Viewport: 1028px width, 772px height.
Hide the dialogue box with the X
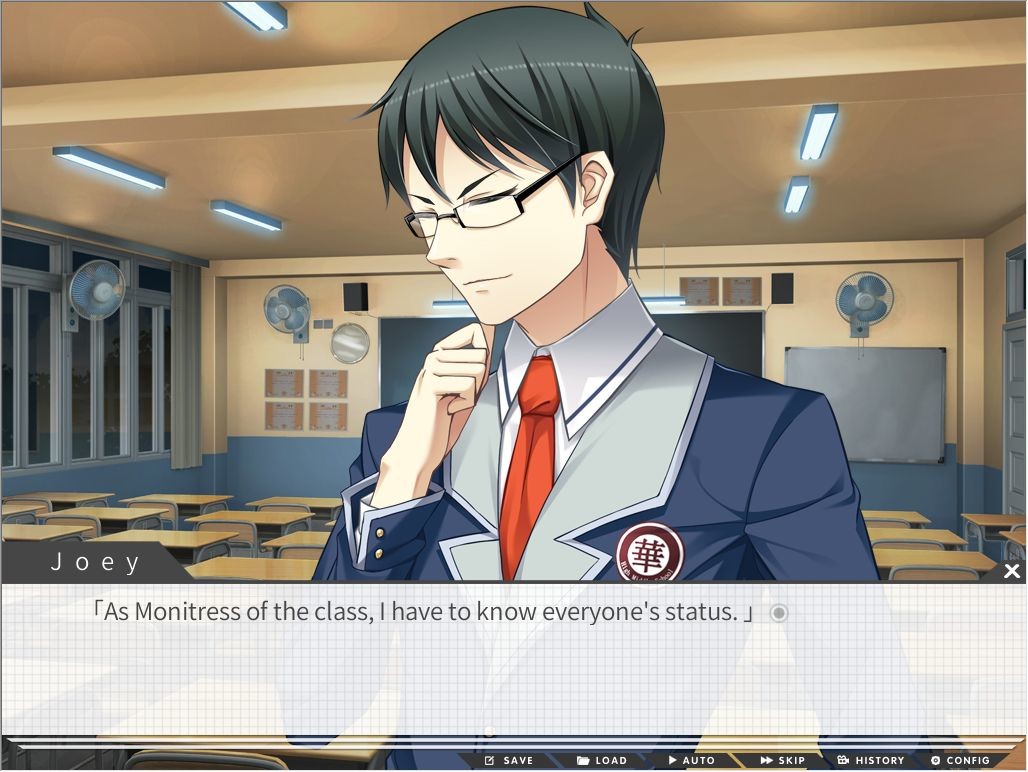coord(1011,571)
